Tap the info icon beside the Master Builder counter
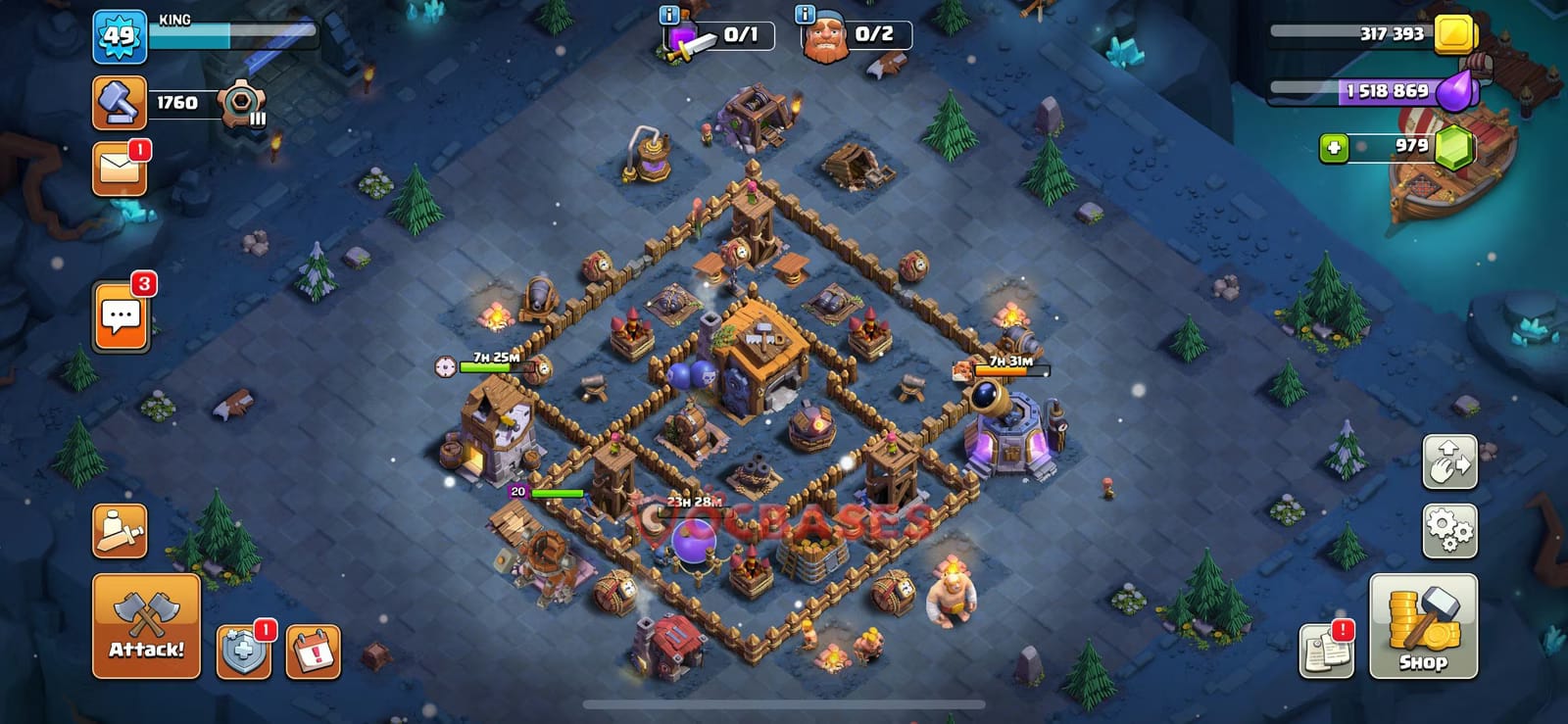This screenshot has height=724, width=1568. click(804, 16)
